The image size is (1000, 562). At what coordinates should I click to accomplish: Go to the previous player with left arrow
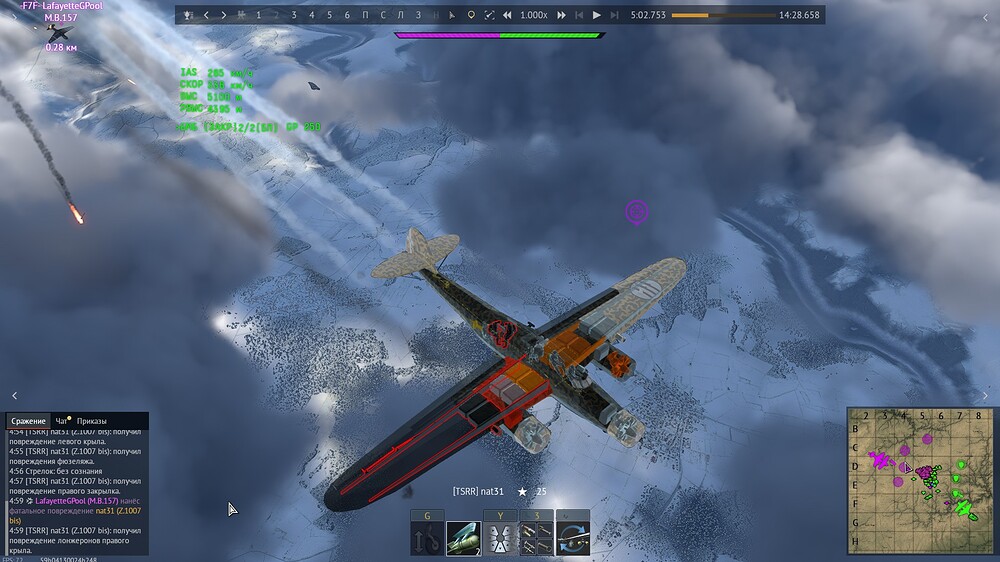click(x=206, y=15)
